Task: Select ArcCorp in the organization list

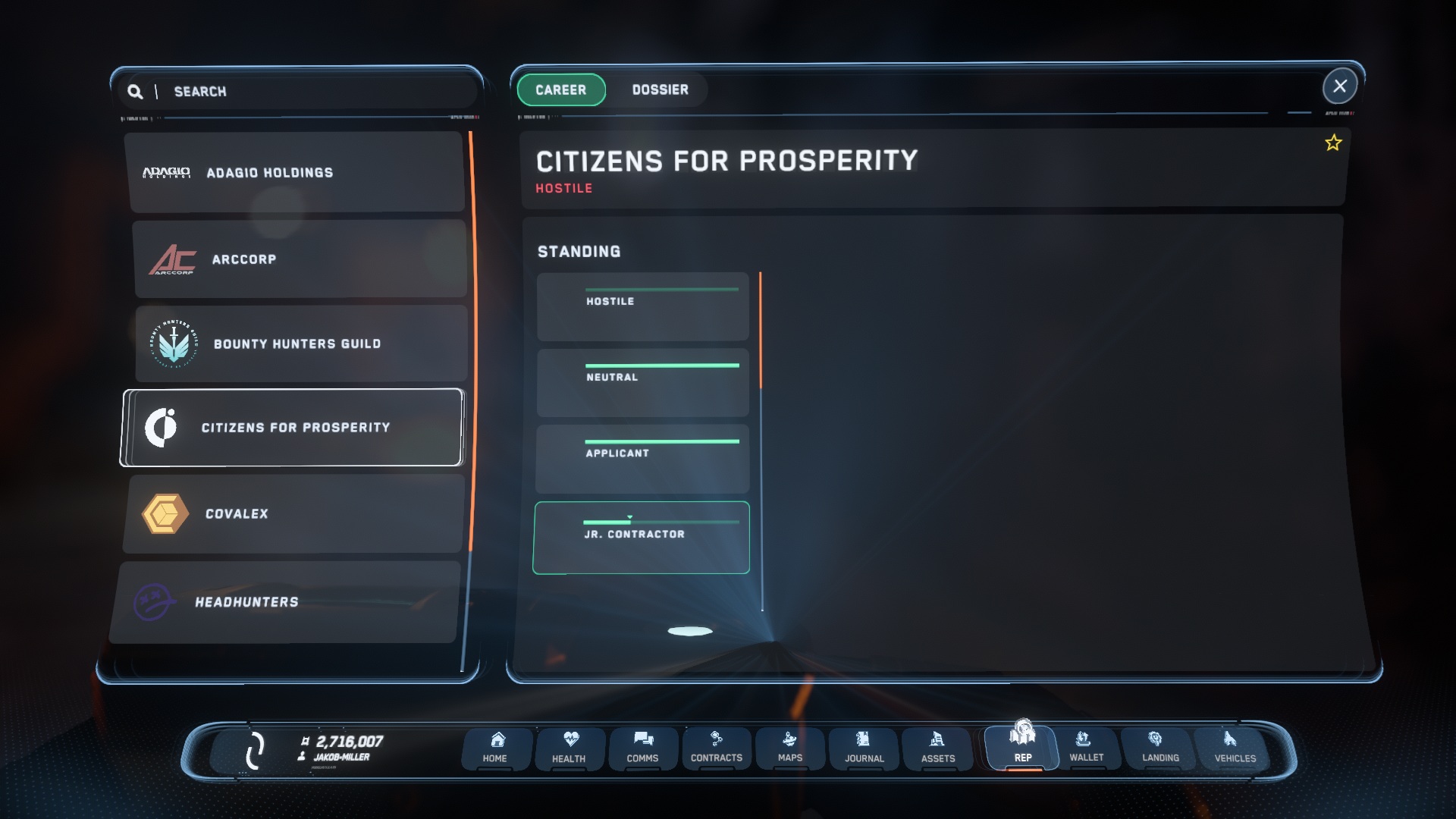Action: point(301,259)
